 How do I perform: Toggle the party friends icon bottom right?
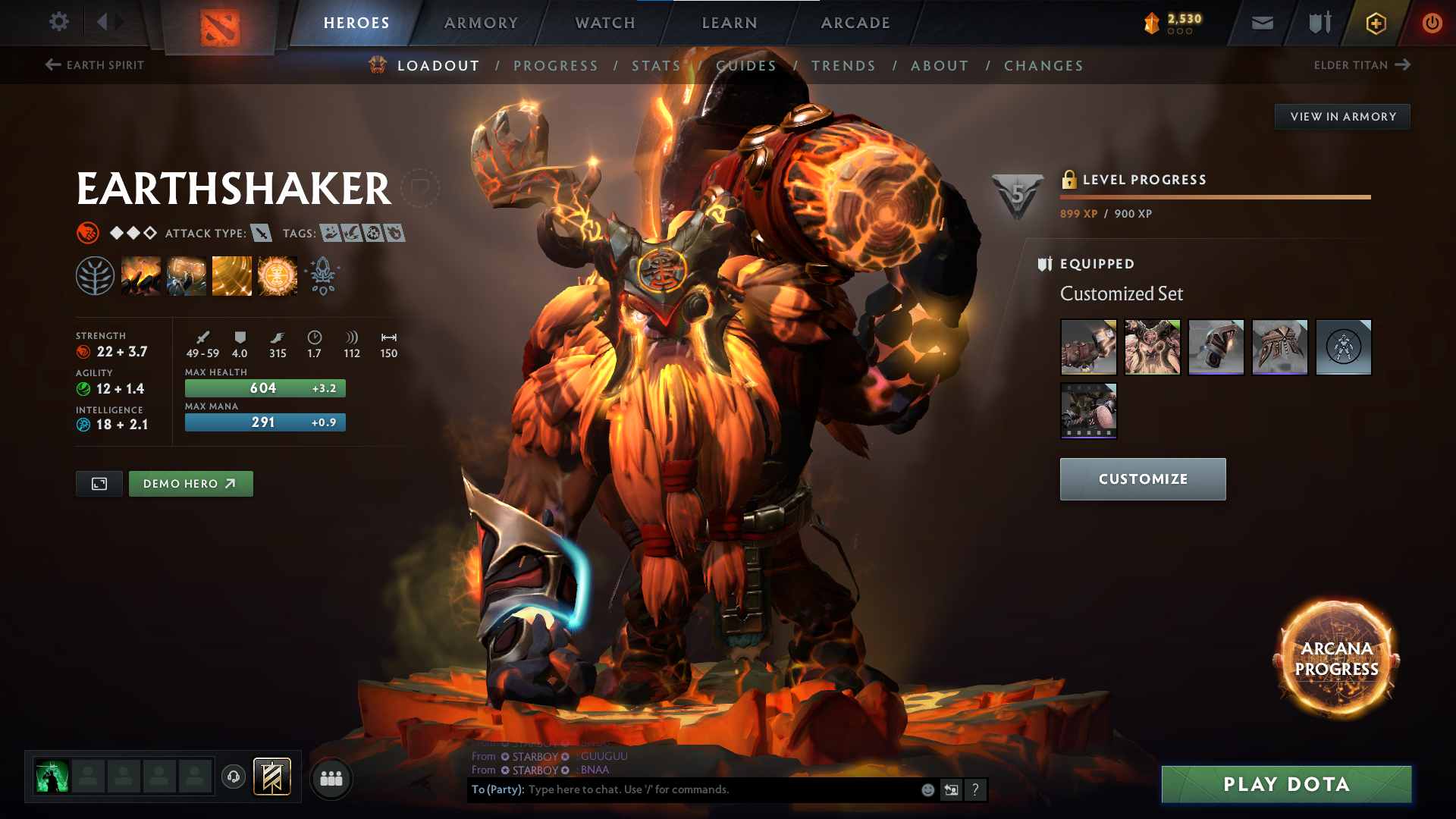click(x=331, y=778)
